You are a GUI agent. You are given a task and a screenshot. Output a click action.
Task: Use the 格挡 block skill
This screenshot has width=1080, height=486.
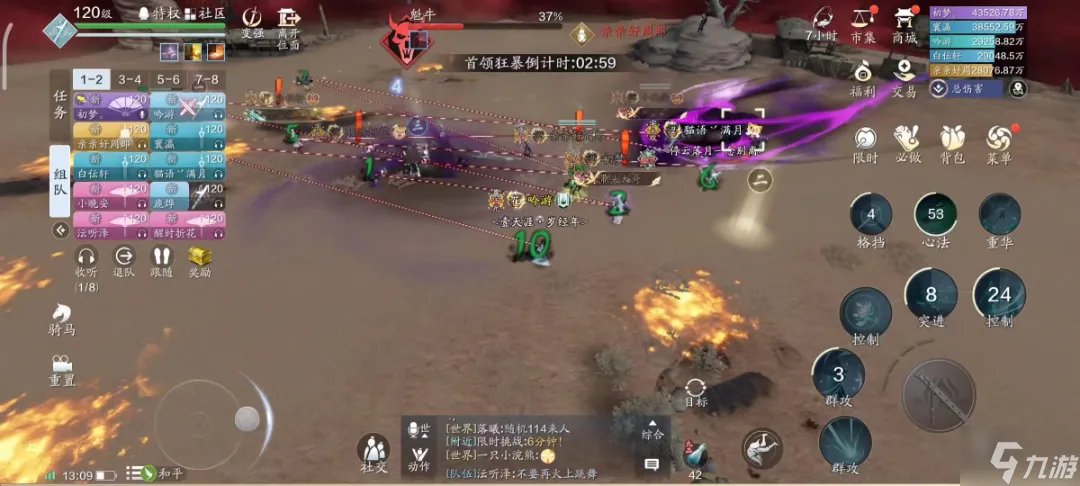(x=871, y=220)
